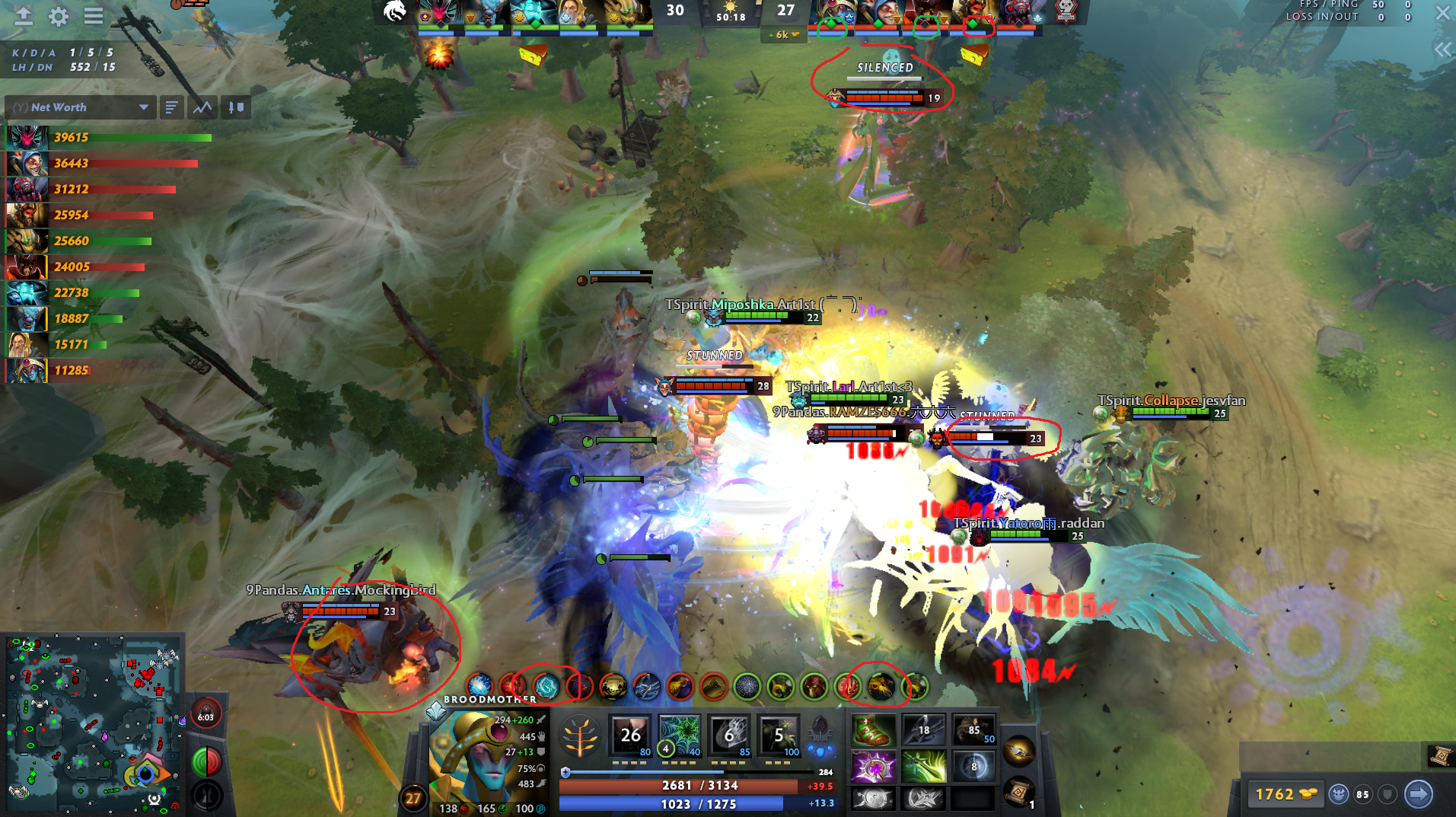Activate Broodmother's Spin Web ability
Viewport: 1456px width, 817px height.
679,735
